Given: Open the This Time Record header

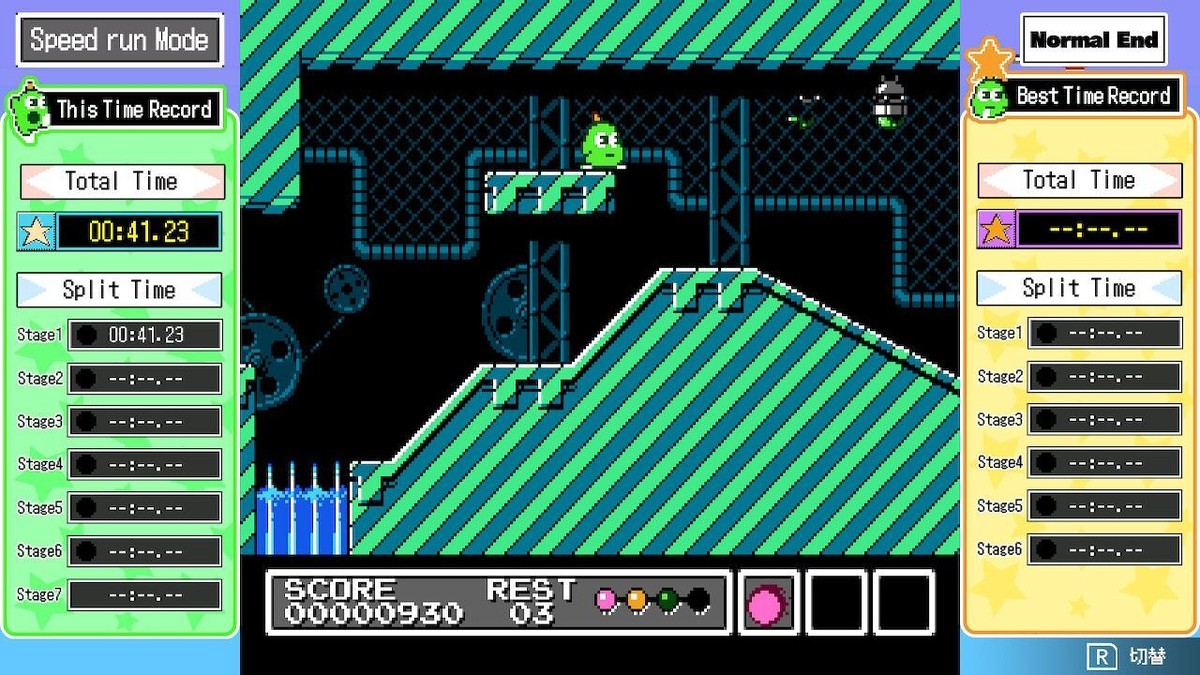Looking at the screenshot, I should point(132,109).
